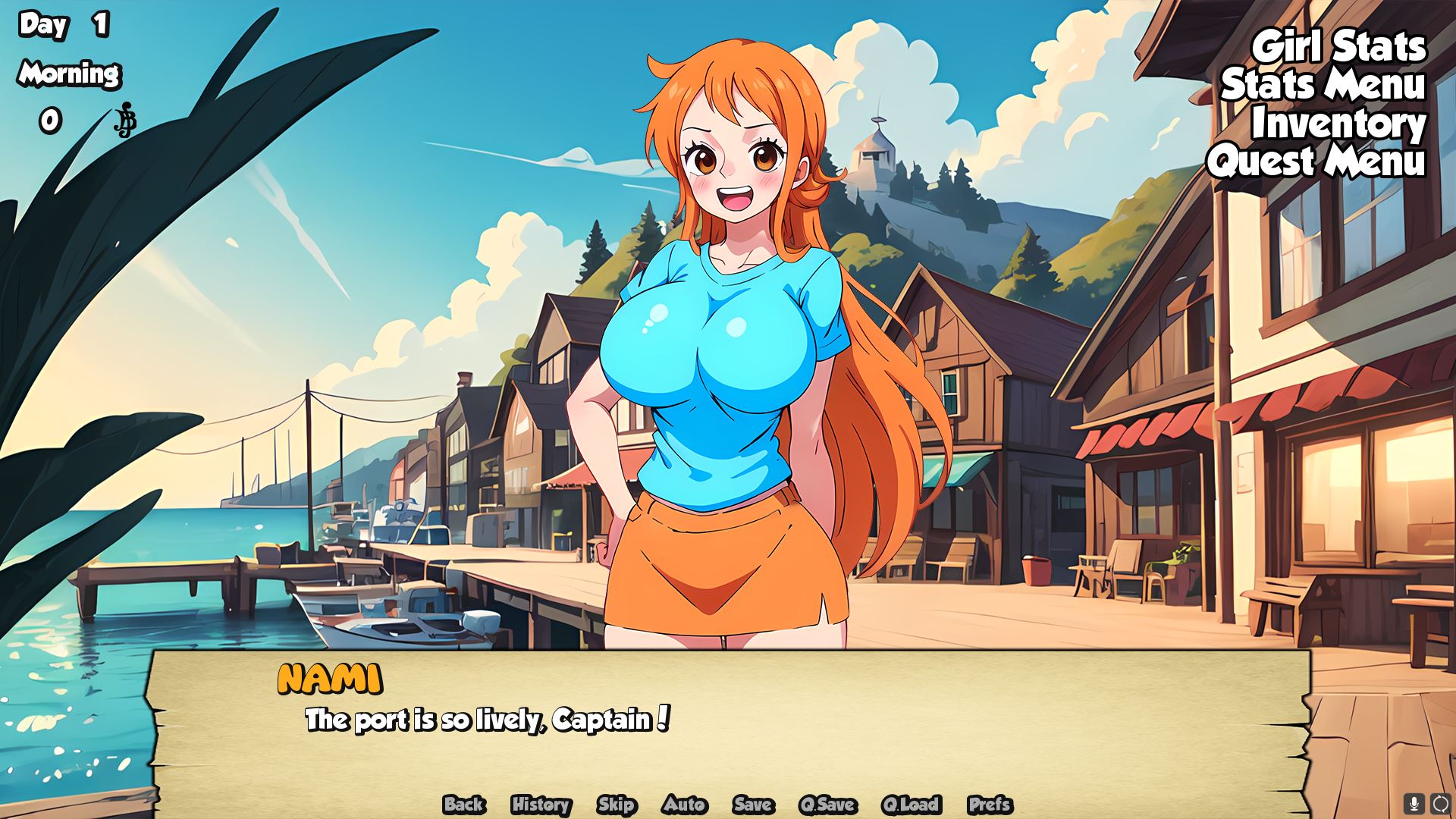1456x819 pixels.
Task: Quick load with Q.Load
Action: click(x=911, y=805)
